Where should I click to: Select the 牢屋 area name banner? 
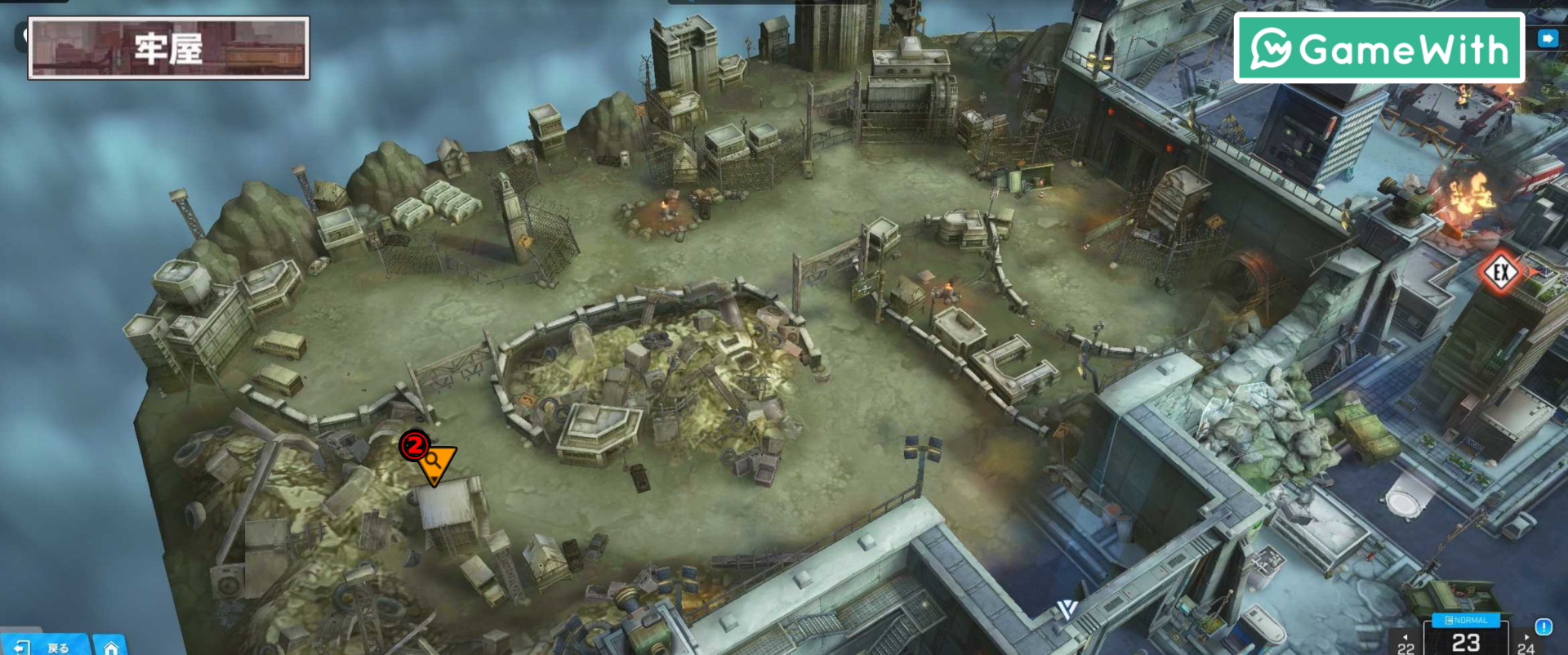click(x=169, y=48)
